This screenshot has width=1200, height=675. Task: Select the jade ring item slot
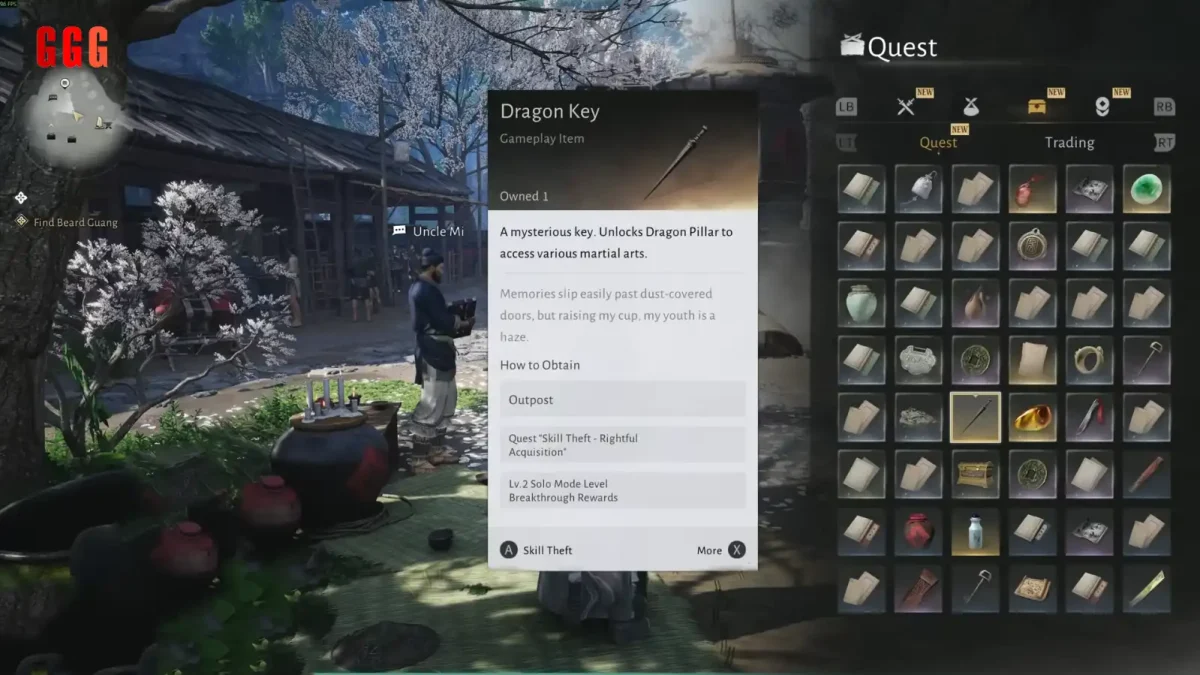(1089, 360)
